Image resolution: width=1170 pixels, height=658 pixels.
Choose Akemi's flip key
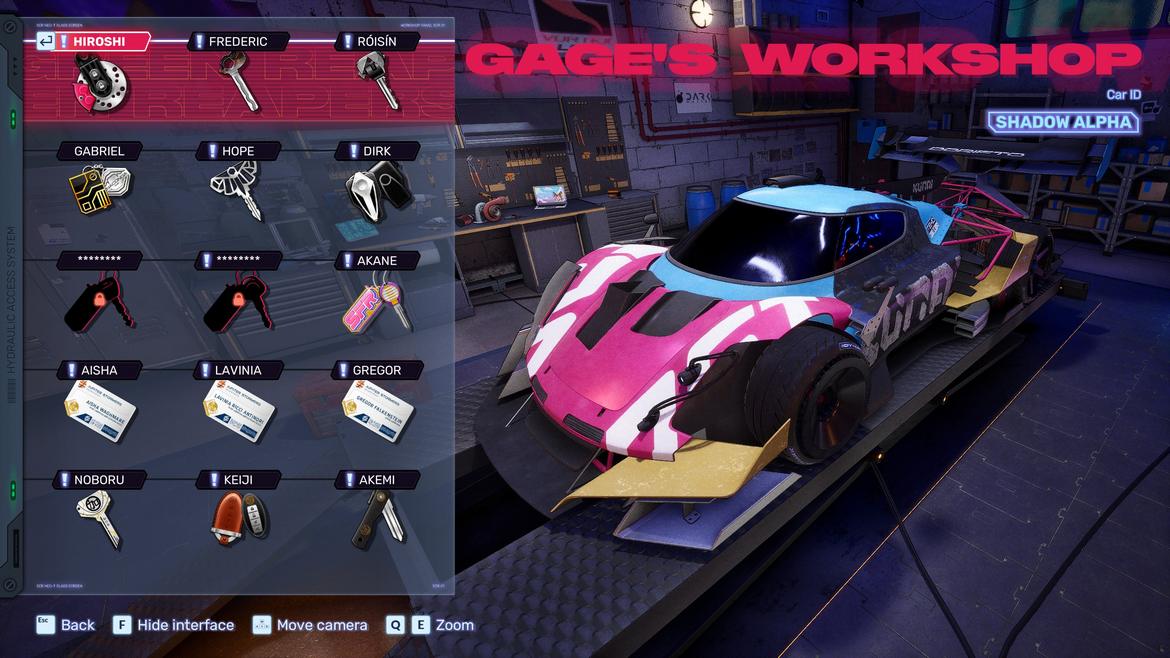pos(377,518)
